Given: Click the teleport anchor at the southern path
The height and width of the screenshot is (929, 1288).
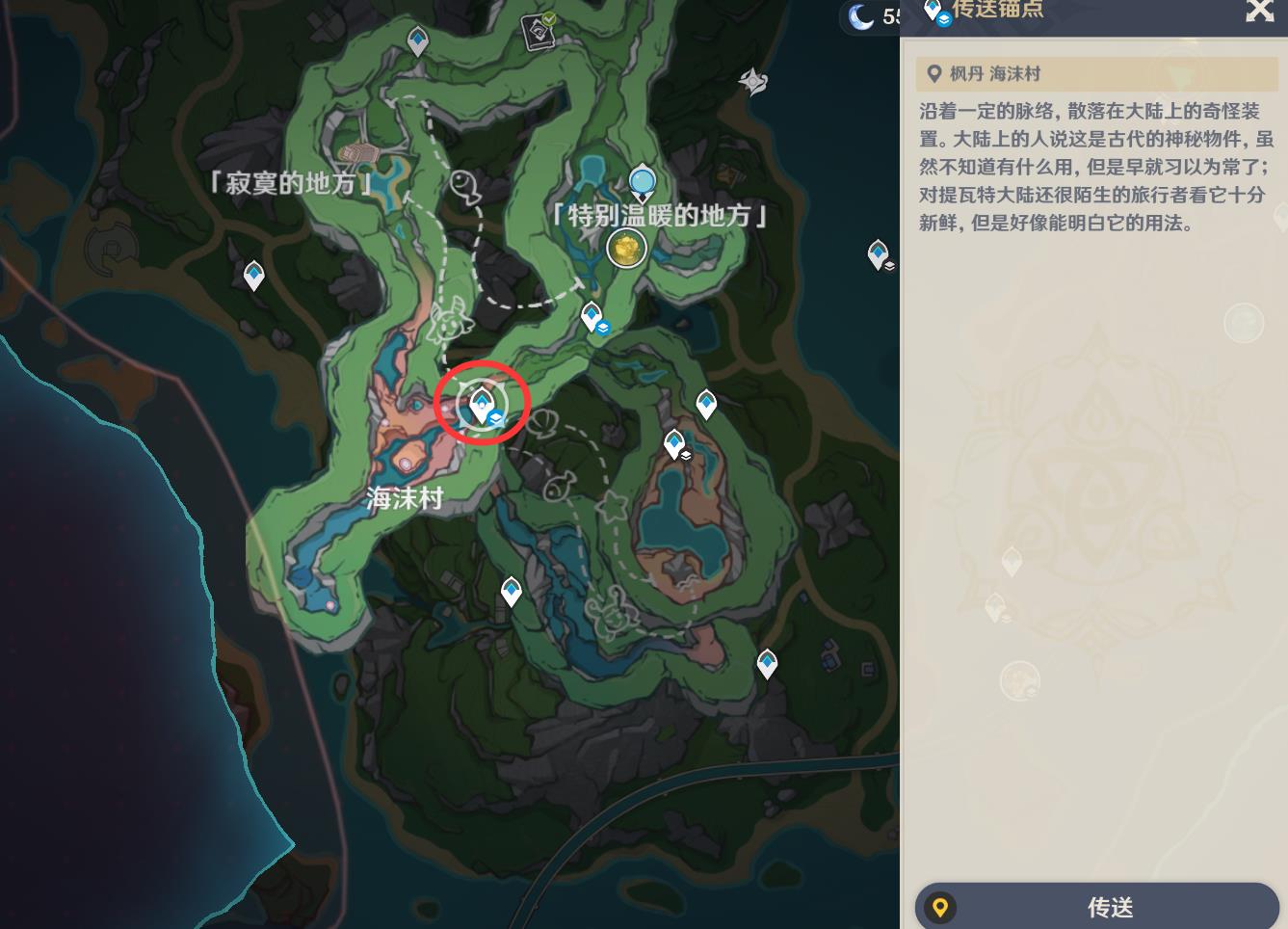Looking at the screenshot, I should coord(766,661).
